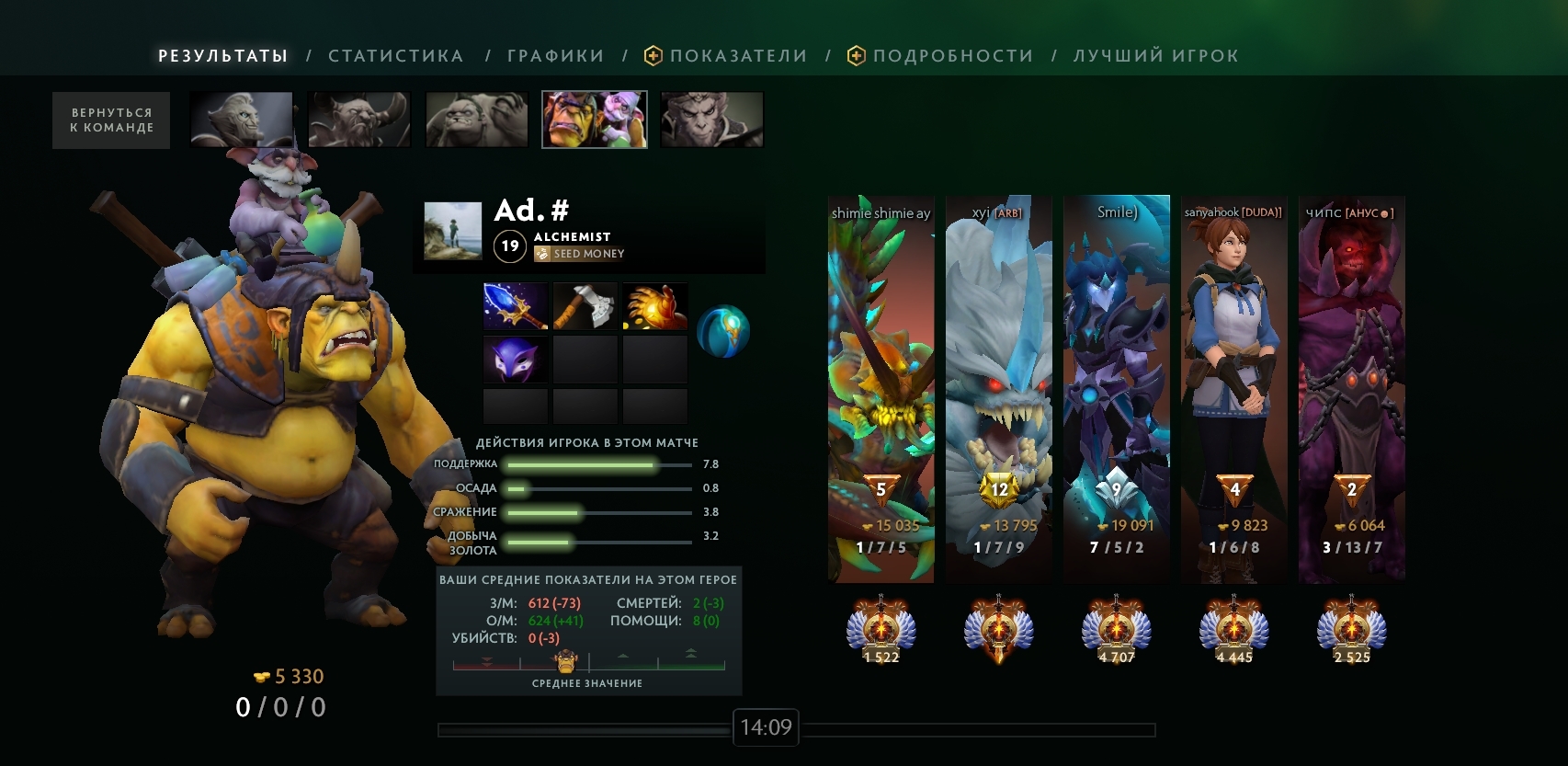Screen dimensions: 1568x766
Task: Select the Necrophos hero portrait
Action: [242, 120]
